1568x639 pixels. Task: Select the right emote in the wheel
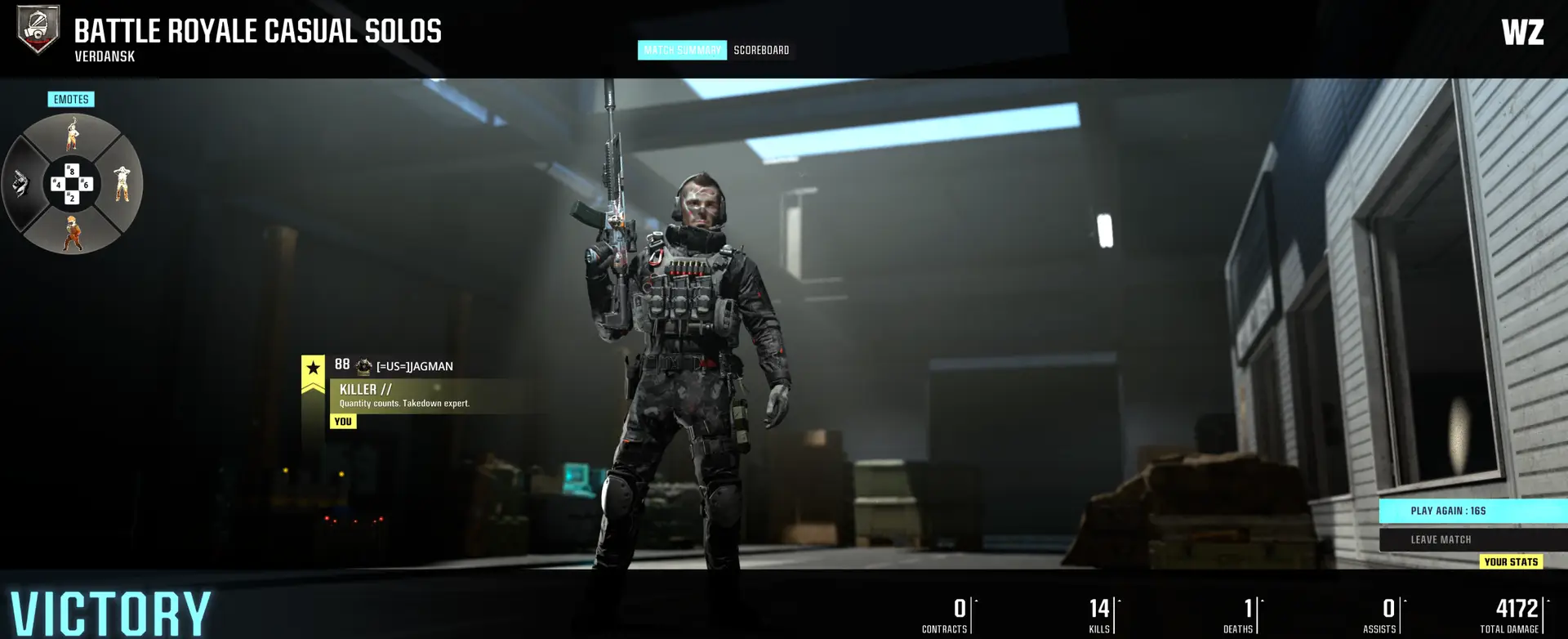(x=122, y=184)
